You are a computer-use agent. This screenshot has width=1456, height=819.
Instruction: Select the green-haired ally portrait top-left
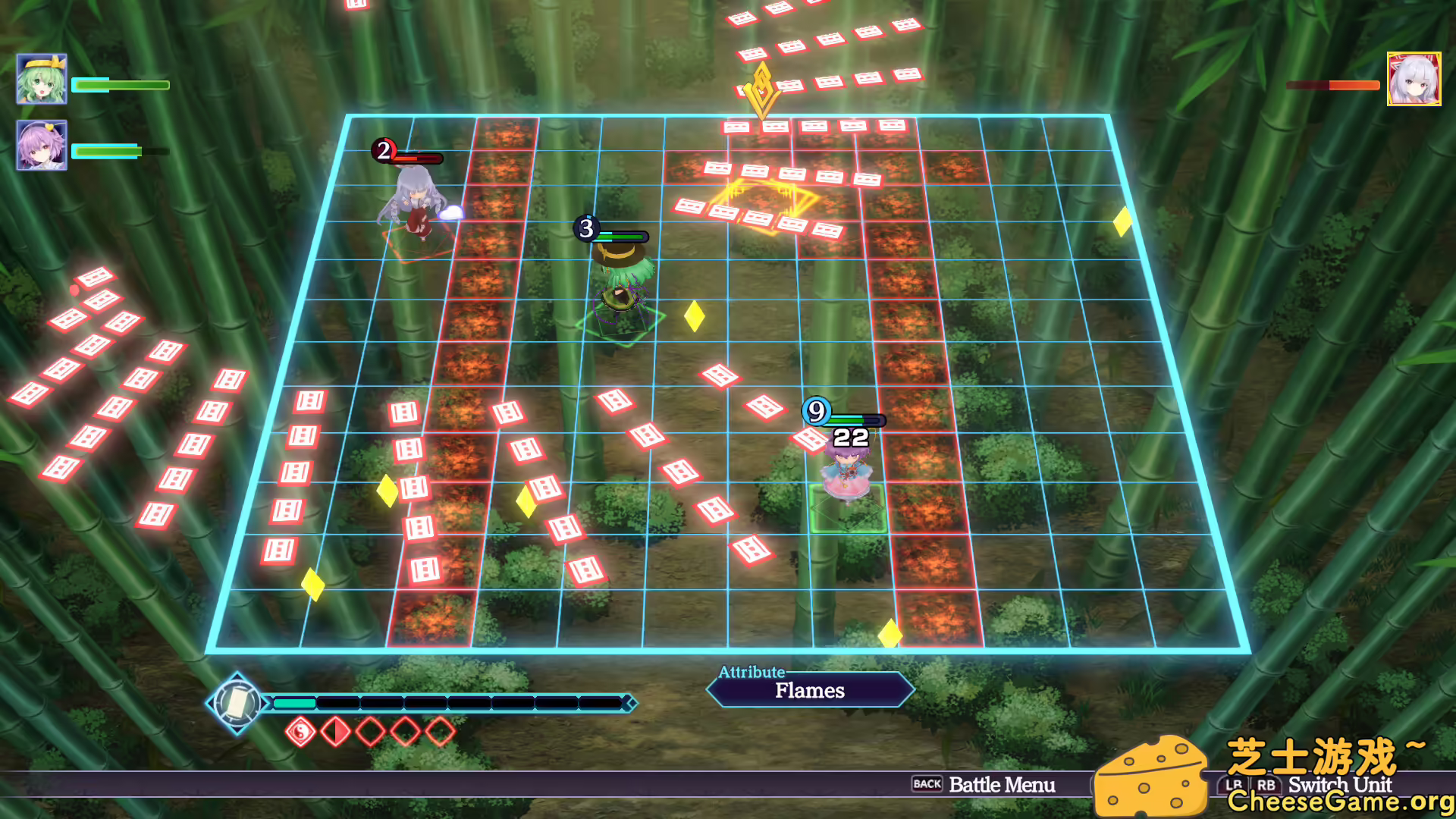pos(42,79)
